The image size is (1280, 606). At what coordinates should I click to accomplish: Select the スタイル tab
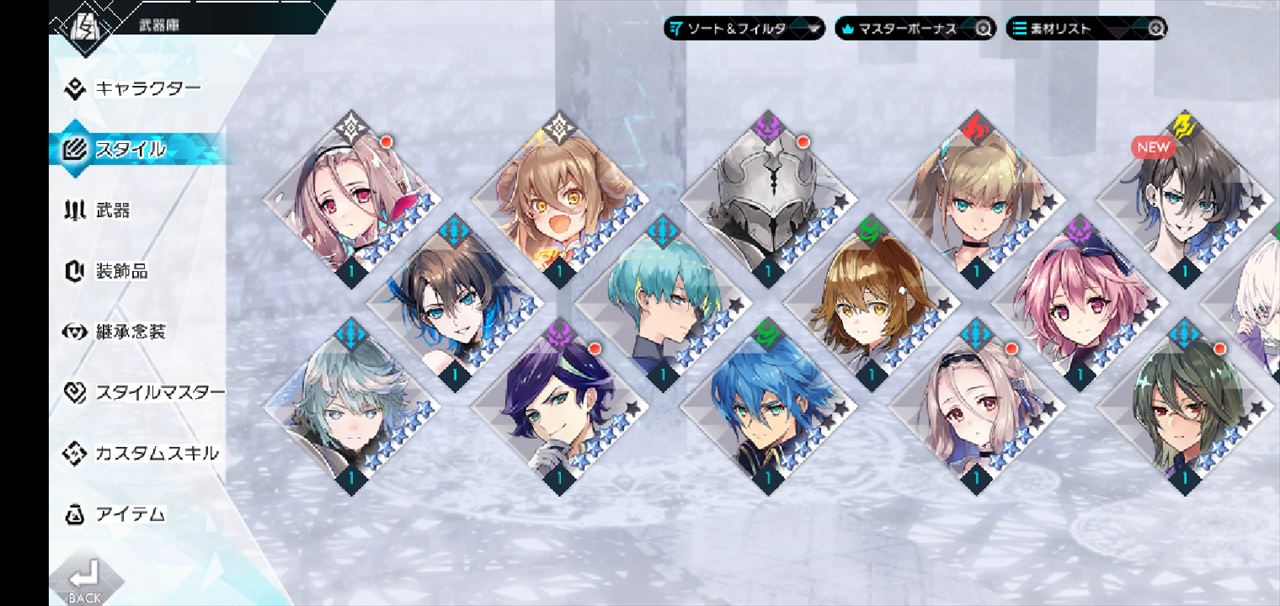pyautogui.click(x=130, y=149)
